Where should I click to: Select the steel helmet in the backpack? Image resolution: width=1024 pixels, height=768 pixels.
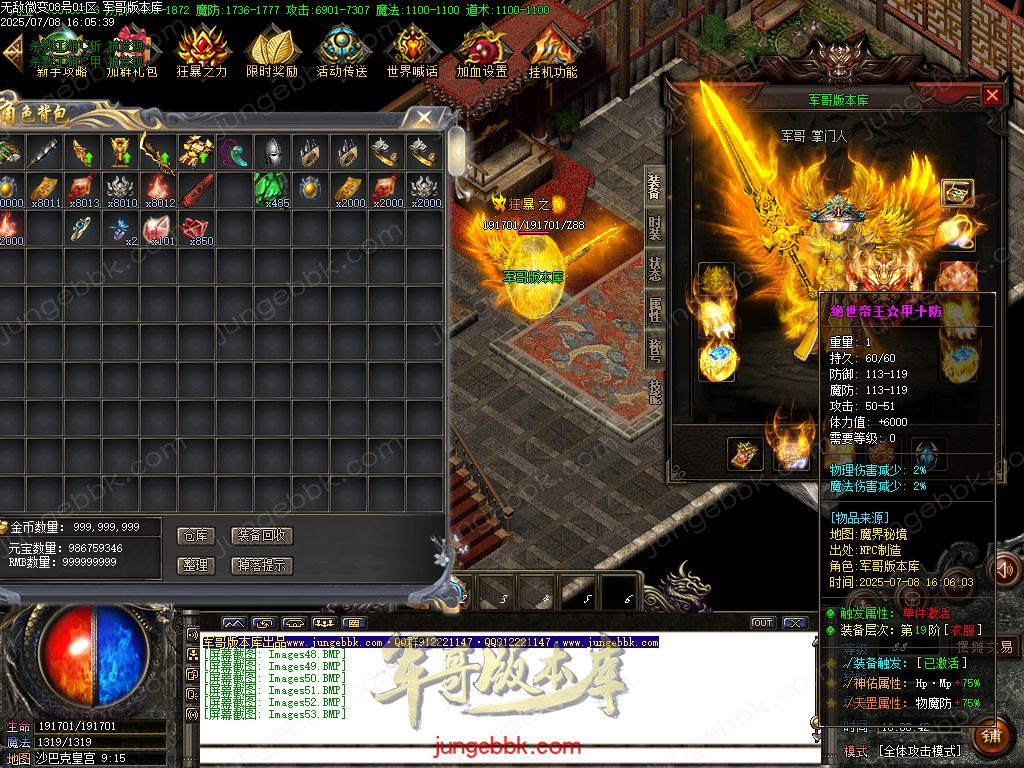(273, 152)
